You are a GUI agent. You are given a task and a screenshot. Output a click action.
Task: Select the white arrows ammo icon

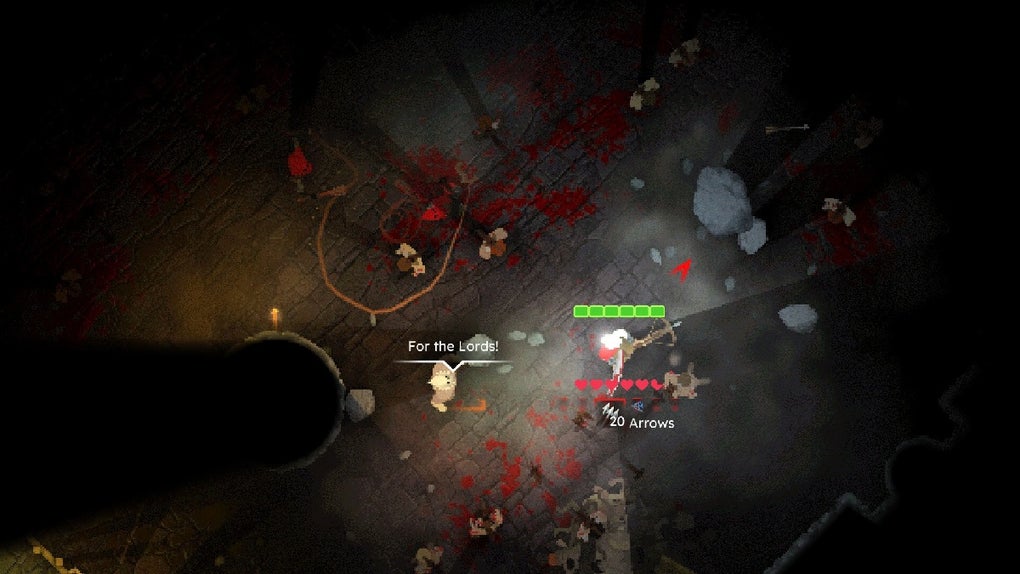(608, 410)
